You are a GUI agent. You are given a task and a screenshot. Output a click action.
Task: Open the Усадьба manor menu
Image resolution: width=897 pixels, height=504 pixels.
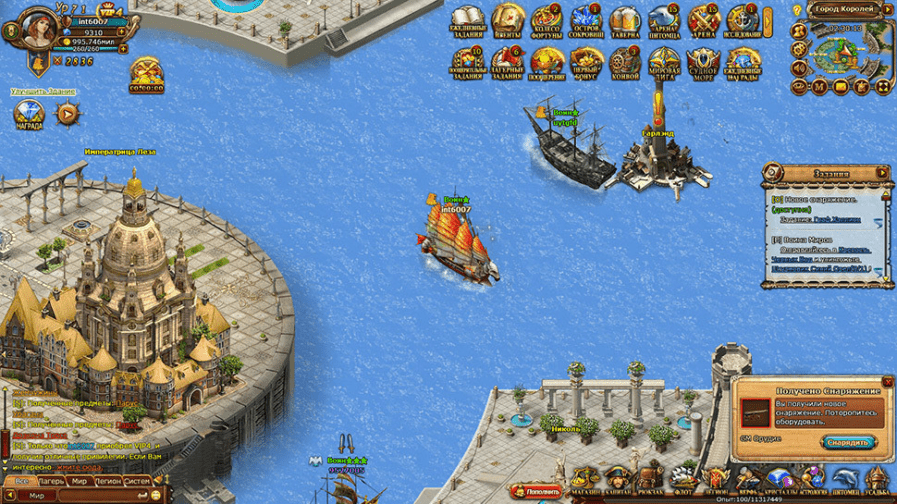point(879,480)
